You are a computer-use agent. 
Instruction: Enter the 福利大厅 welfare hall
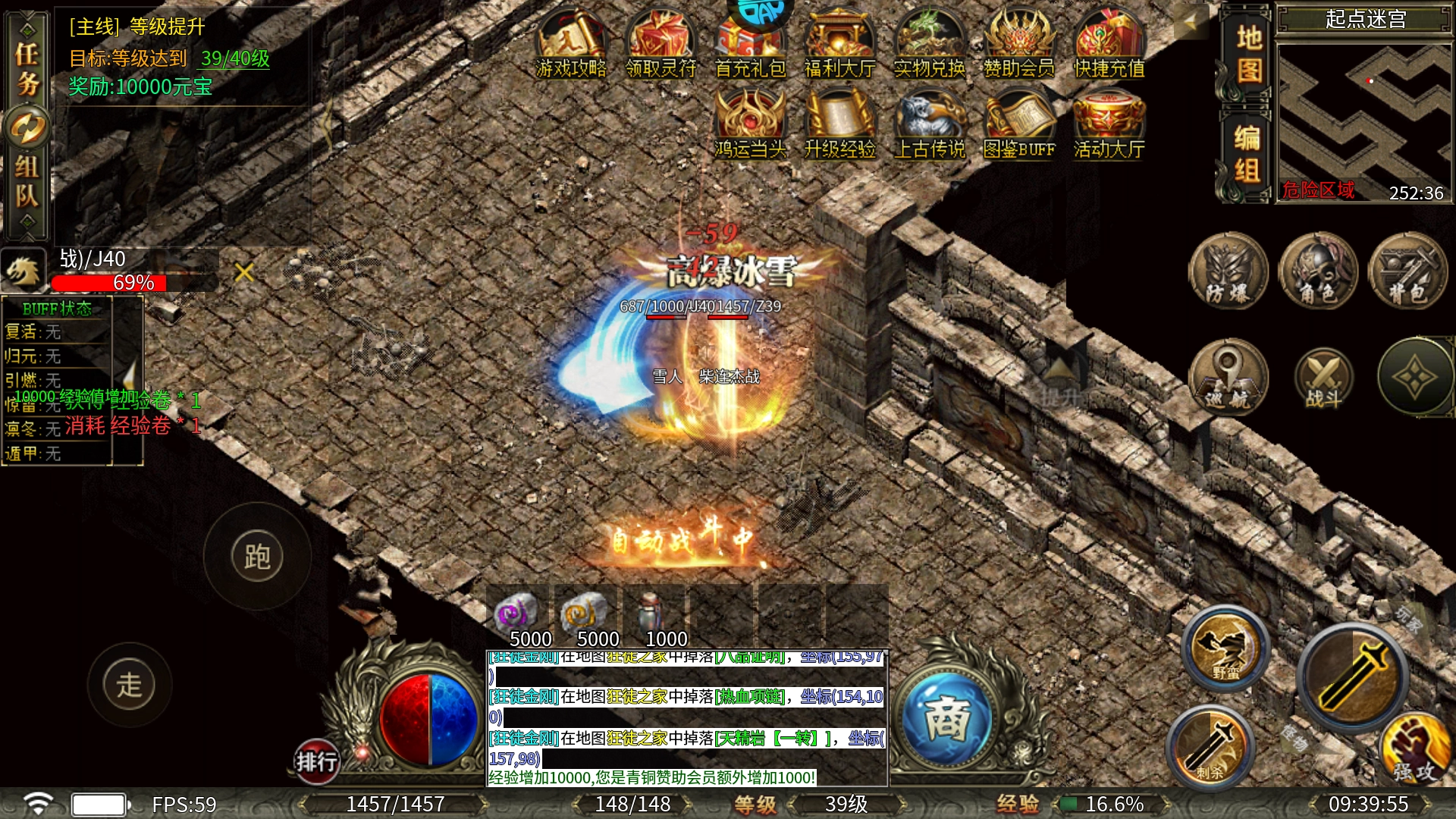839,45
